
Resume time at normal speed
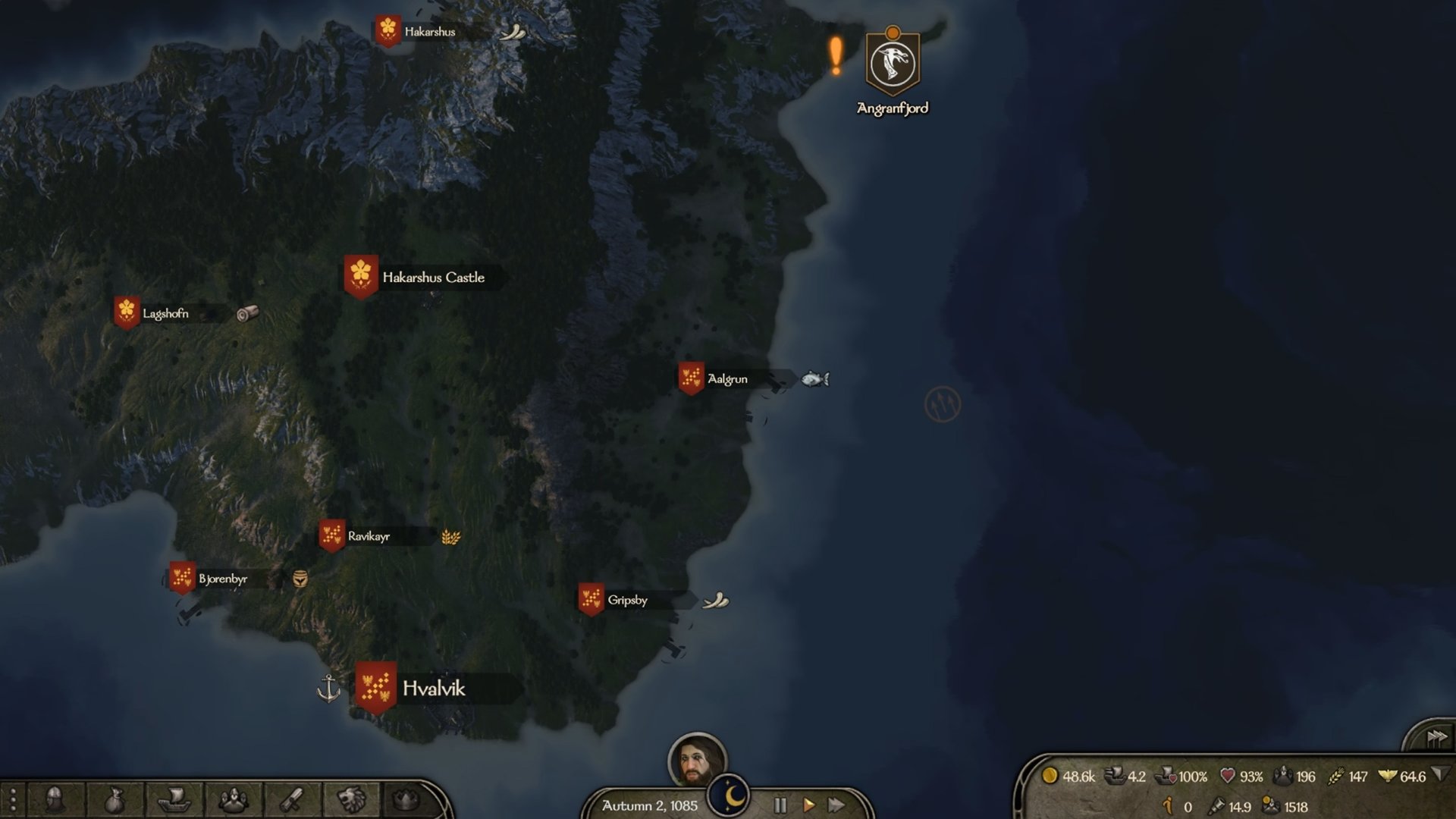tap(808, 805)
